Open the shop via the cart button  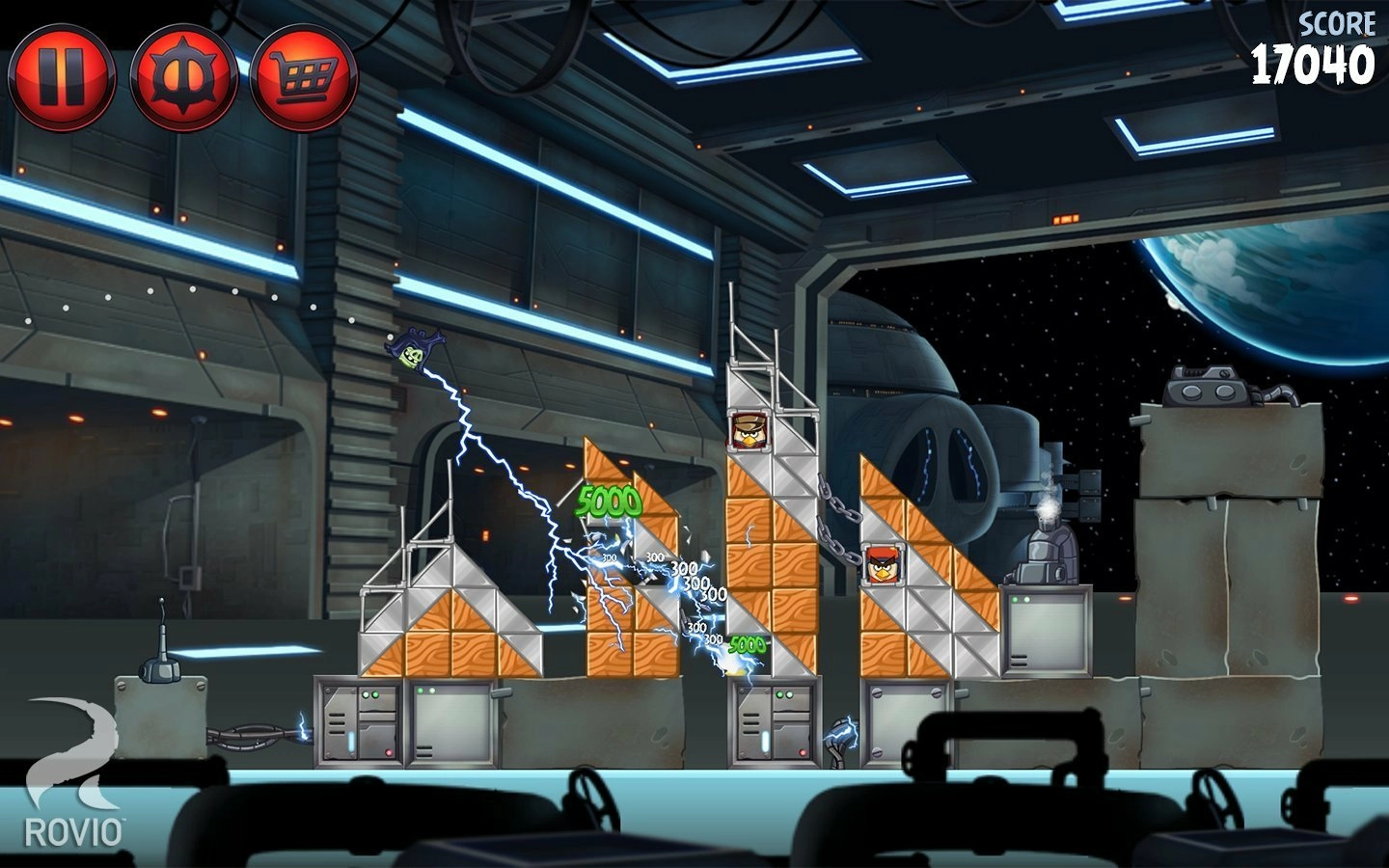pos(304,76)
